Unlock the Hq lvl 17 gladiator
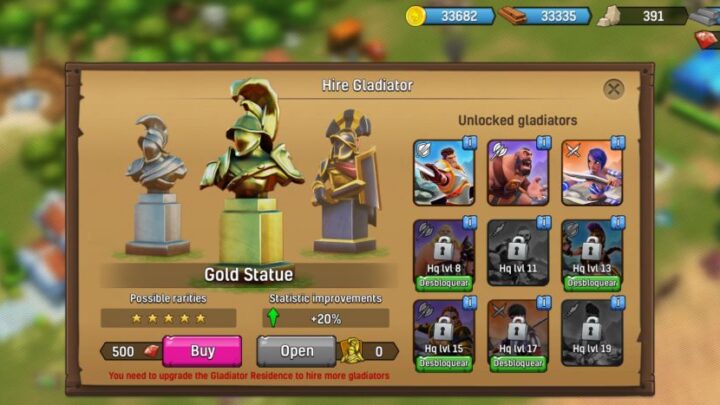The width and height of the screenshot is (720, 405). 518,363
